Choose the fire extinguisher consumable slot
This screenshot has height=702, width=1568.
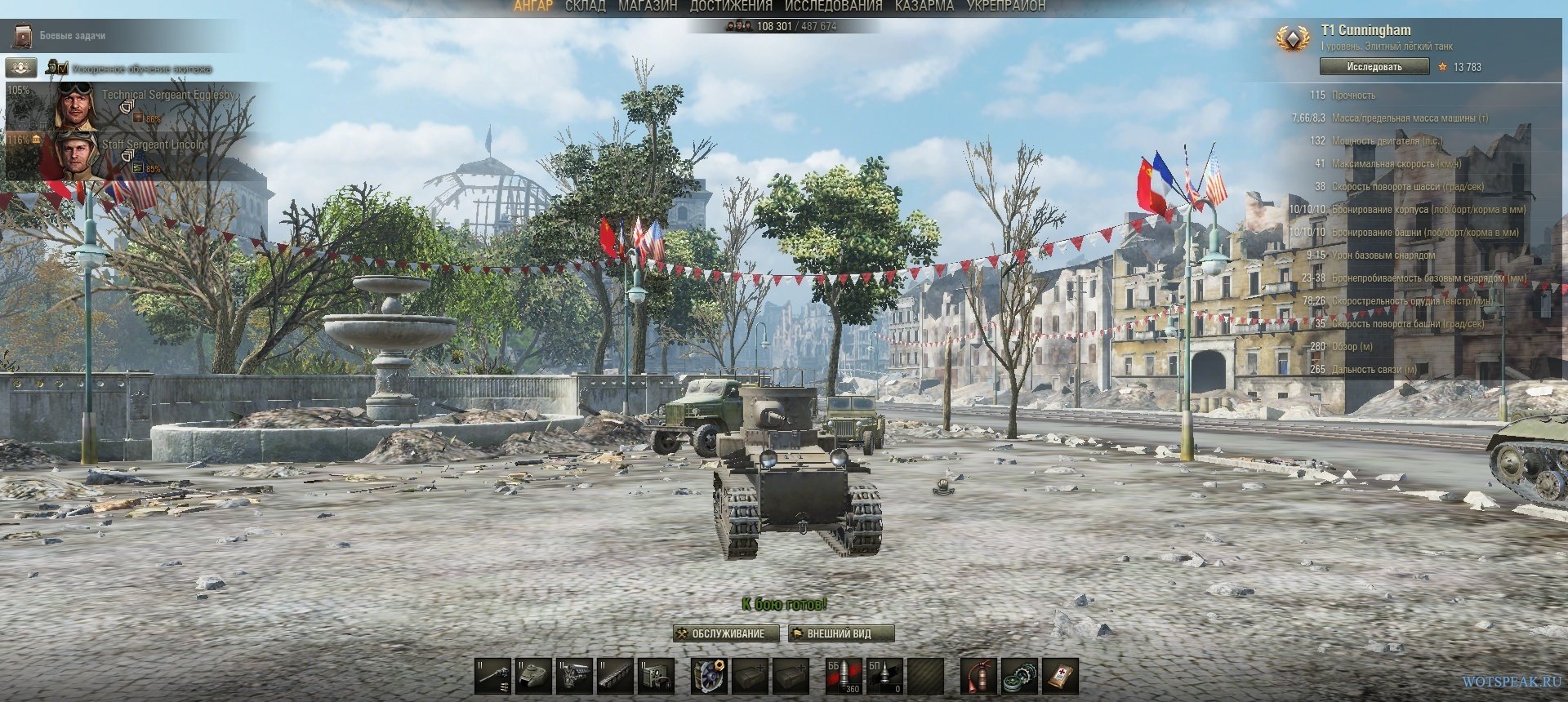tap(978, 676)
